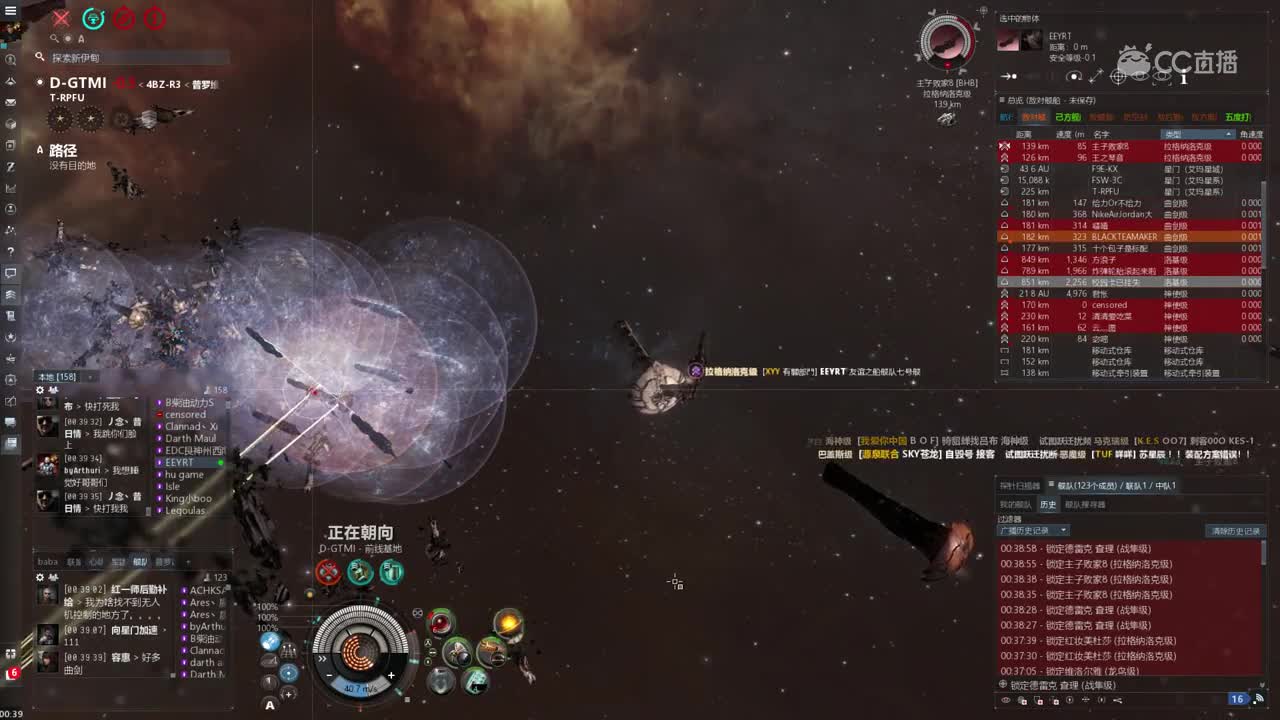Image resolution: width=1280 pixels, height=720 pixels.
Task: Sort overview by the 类型 column
Action: tap(1196, 134)
